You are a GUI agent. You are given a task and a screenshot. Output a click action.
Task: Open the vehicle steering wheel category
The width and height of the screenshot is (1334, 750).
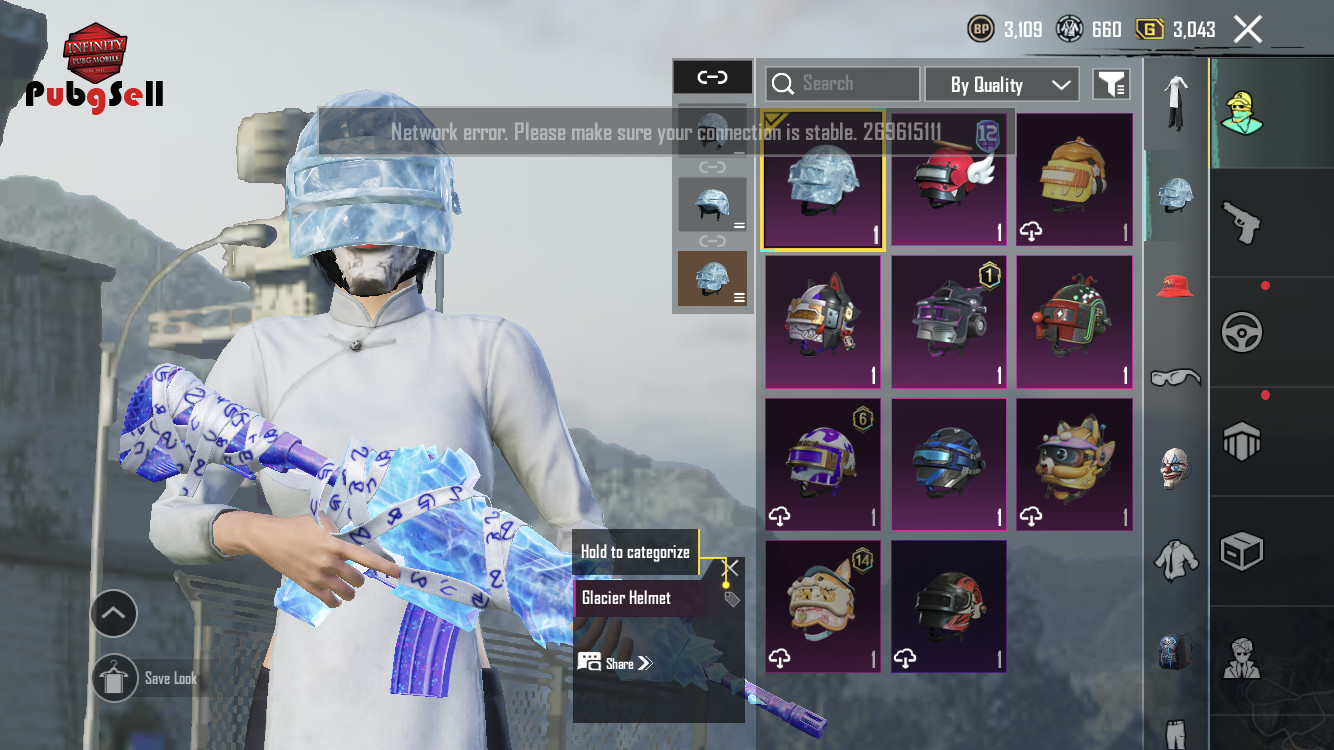point(1242,332)
